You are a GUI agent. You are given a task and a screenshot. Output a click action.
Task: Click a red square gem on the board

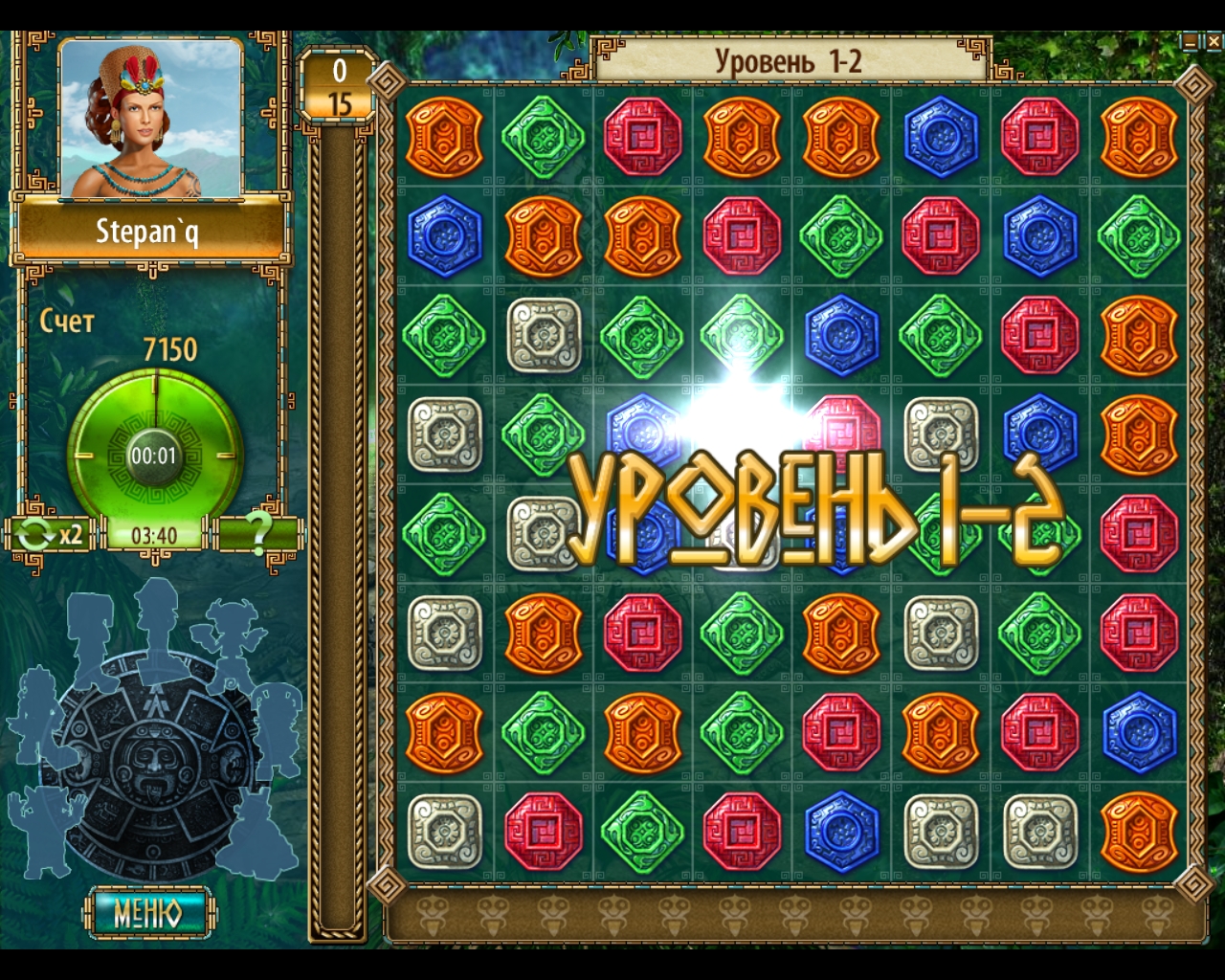point(641,135)
